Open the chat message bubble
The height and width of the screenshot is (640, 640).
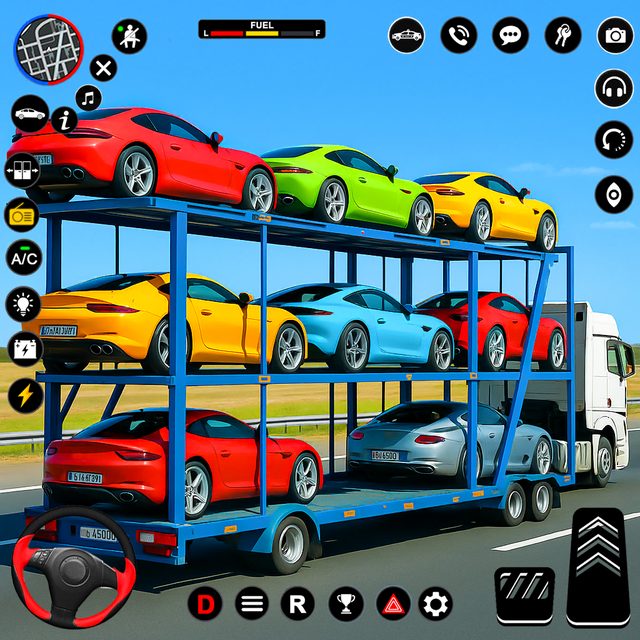tap(510, 36)
